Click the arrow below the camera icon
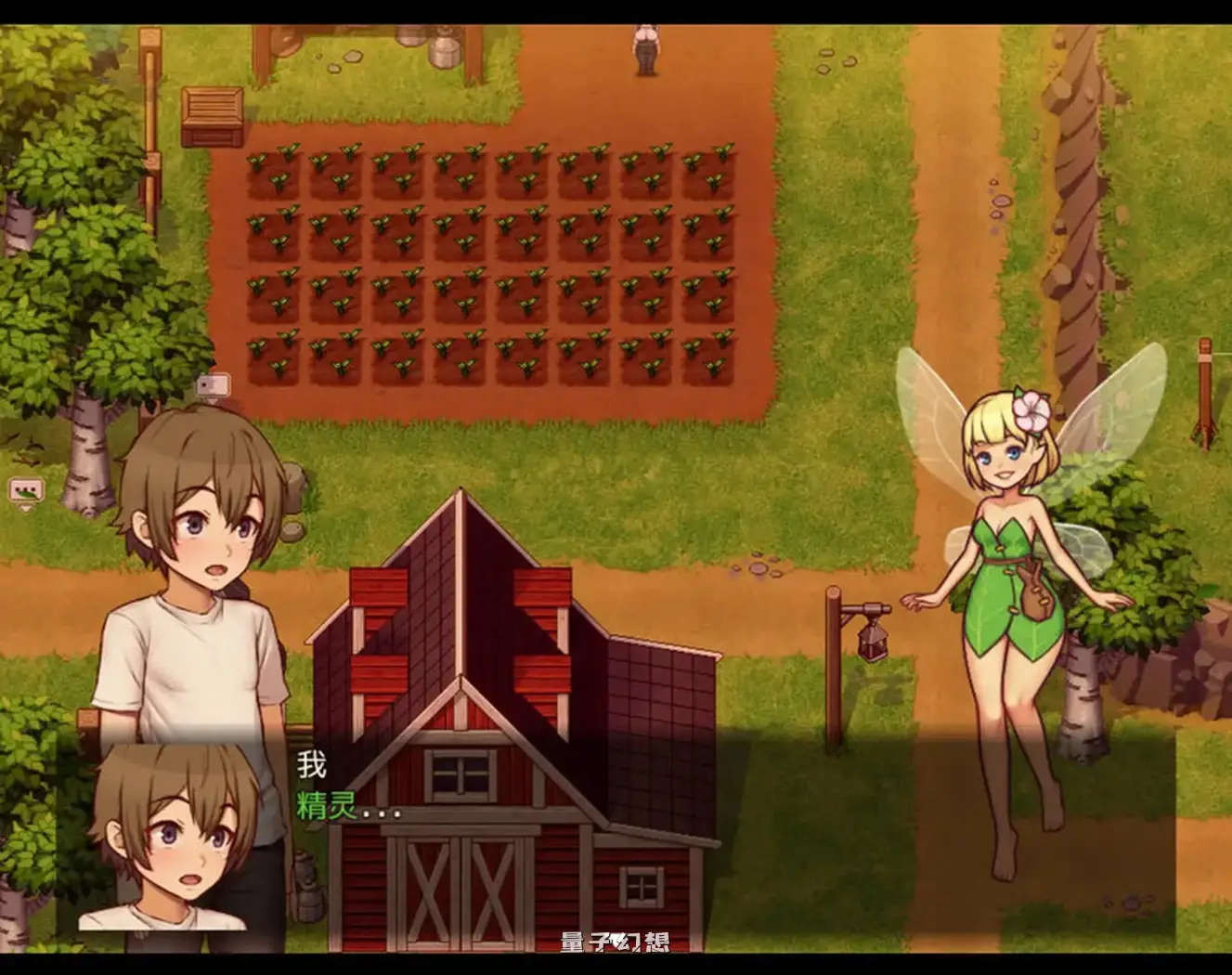 212,401
